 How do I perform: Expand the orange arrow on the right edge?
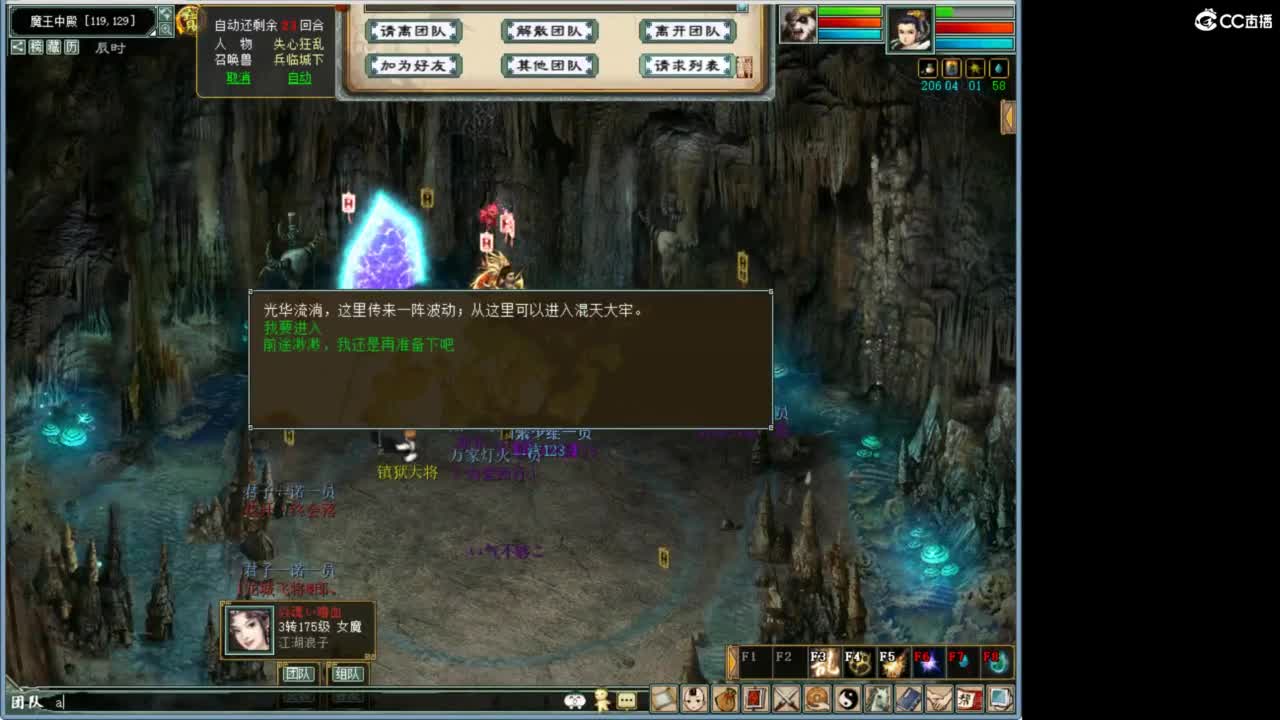click(1008, 118)
